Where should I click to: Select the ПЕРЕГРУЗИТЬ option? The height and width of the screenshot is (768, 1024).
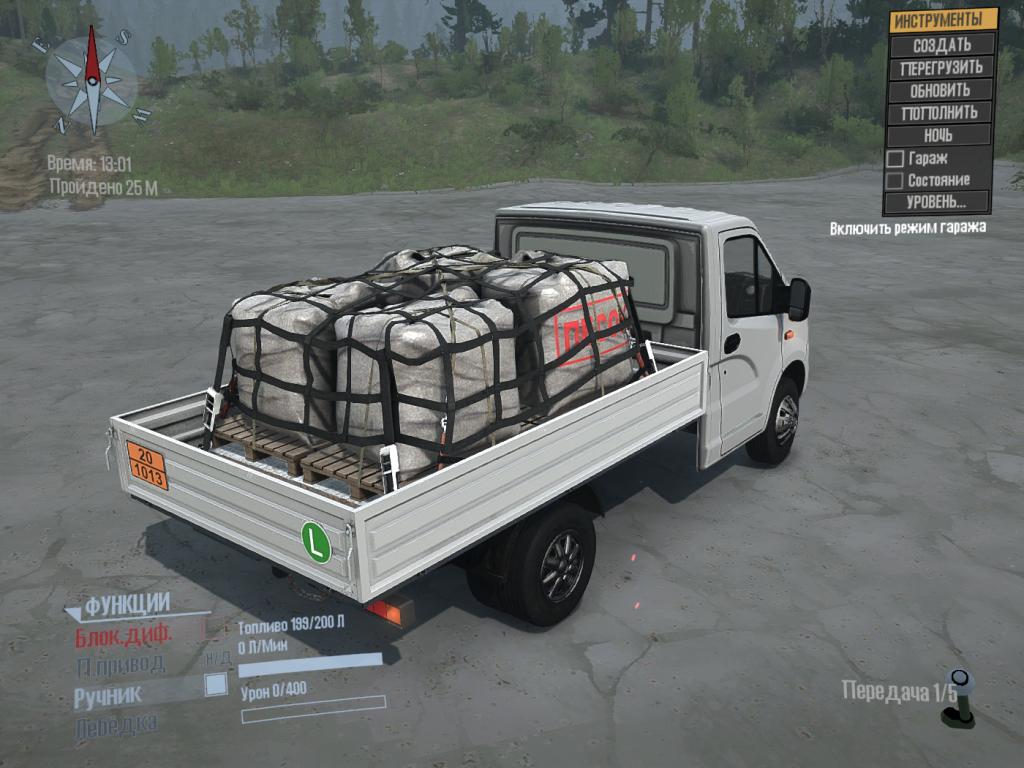coord(942,68)
